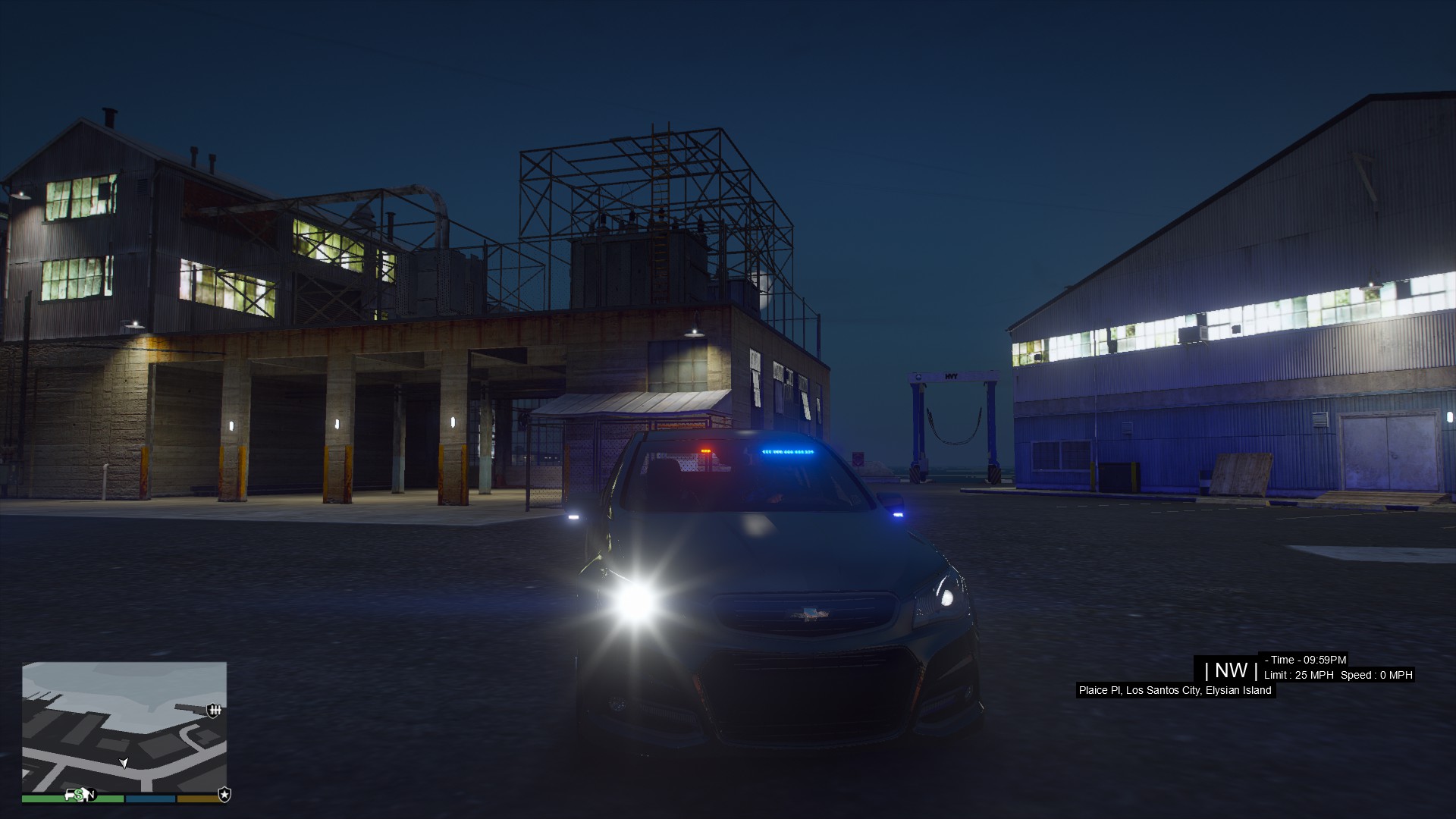
Task: Select the white player arrow on minimap
Action: pos(124,763)
